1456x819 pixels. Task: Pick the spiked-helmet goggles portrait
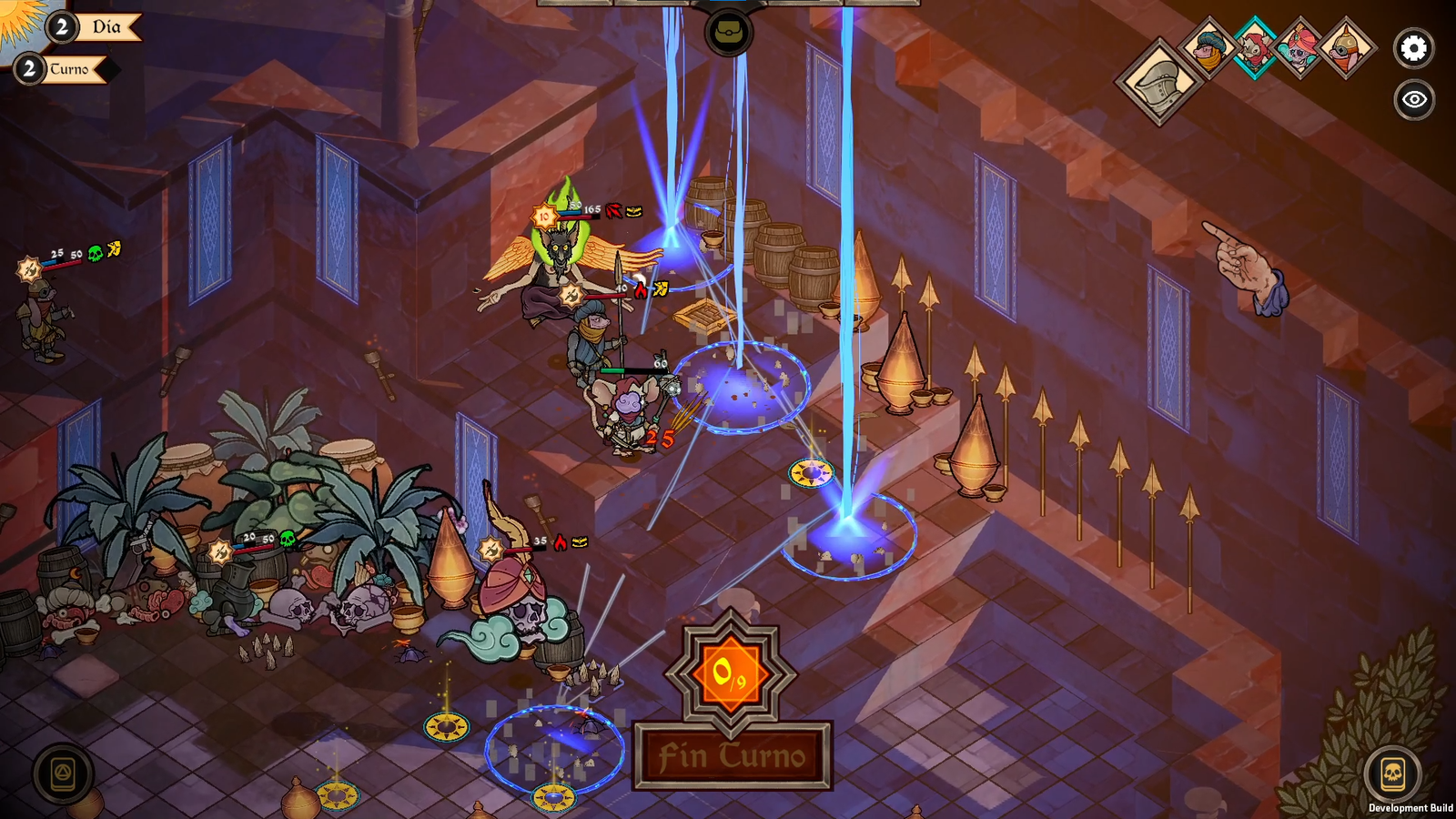(x=1346, y=47)
